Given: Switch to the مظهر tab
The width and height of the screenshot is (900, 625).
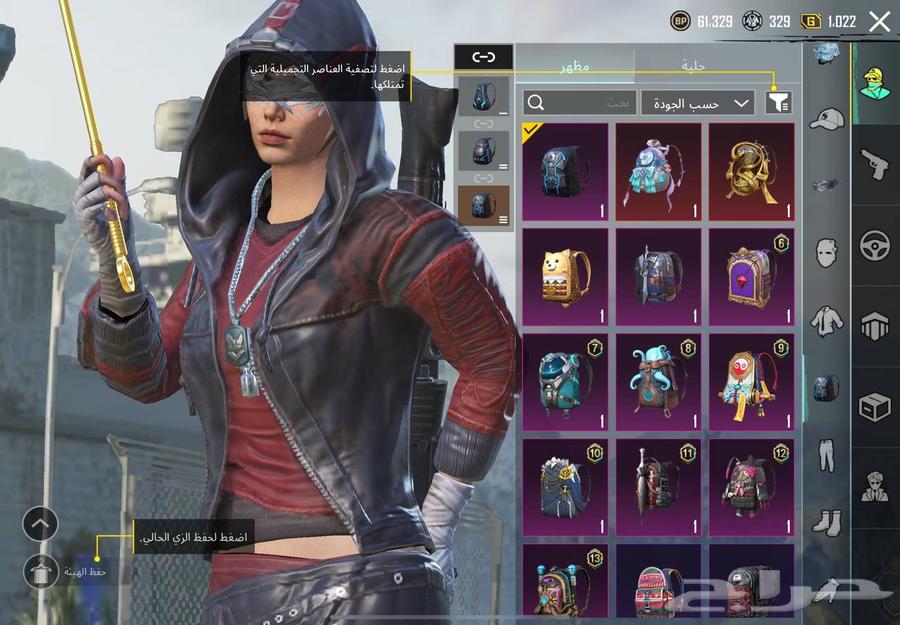Looking at the screenshot, I should point(574,64).
